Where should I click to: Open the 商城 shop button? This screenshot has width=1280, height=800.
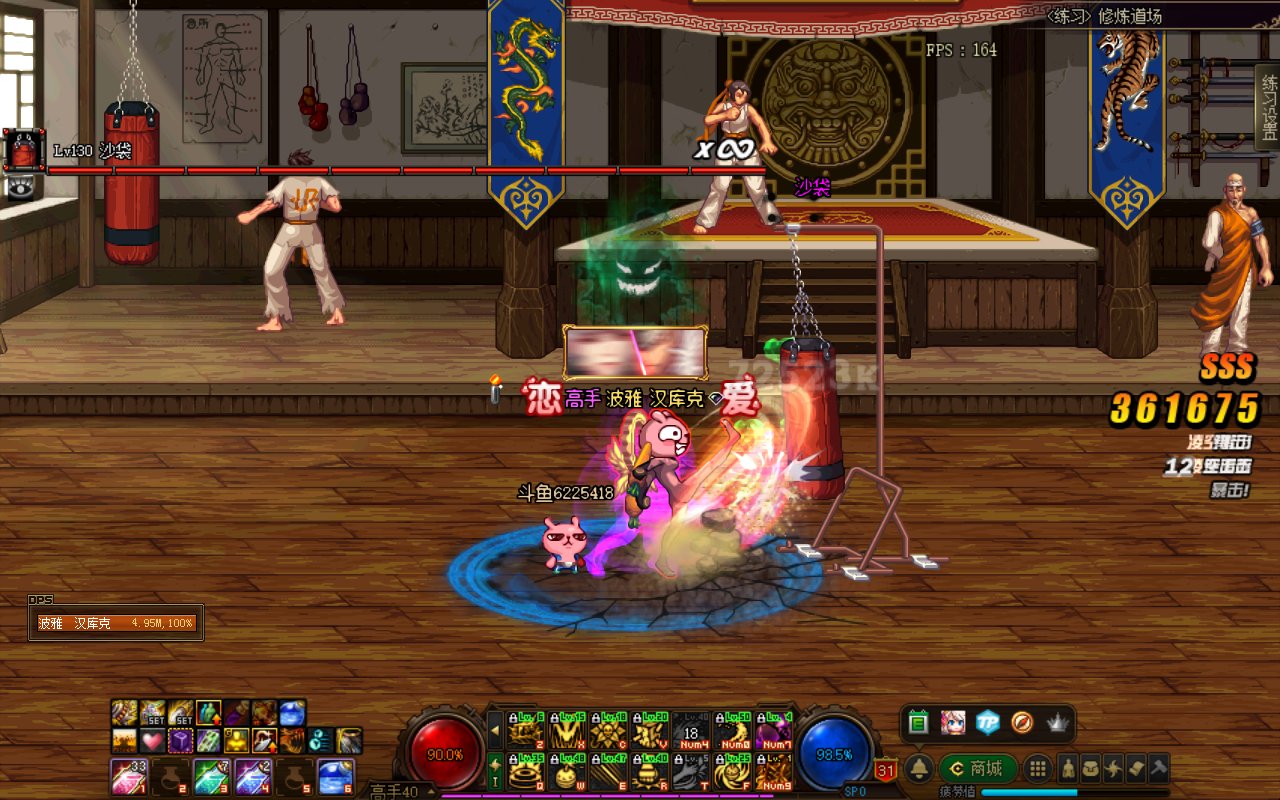point(977,768)
